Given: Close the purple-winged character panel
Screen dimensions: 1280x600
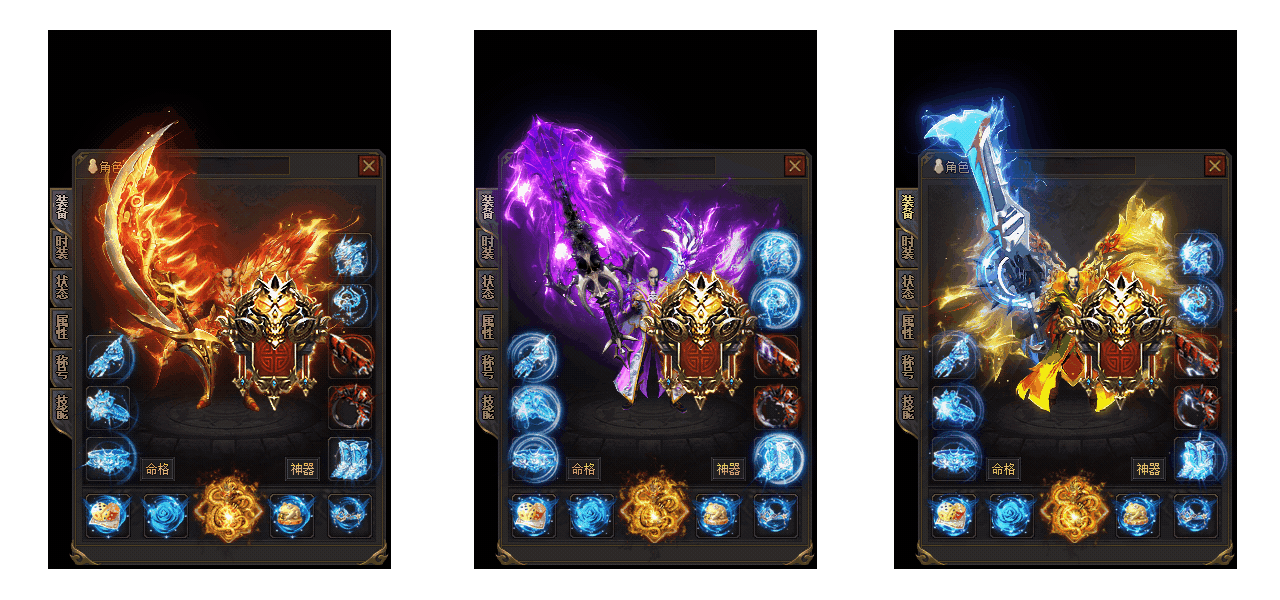Looking at the screenshot, I should point(795,166).
